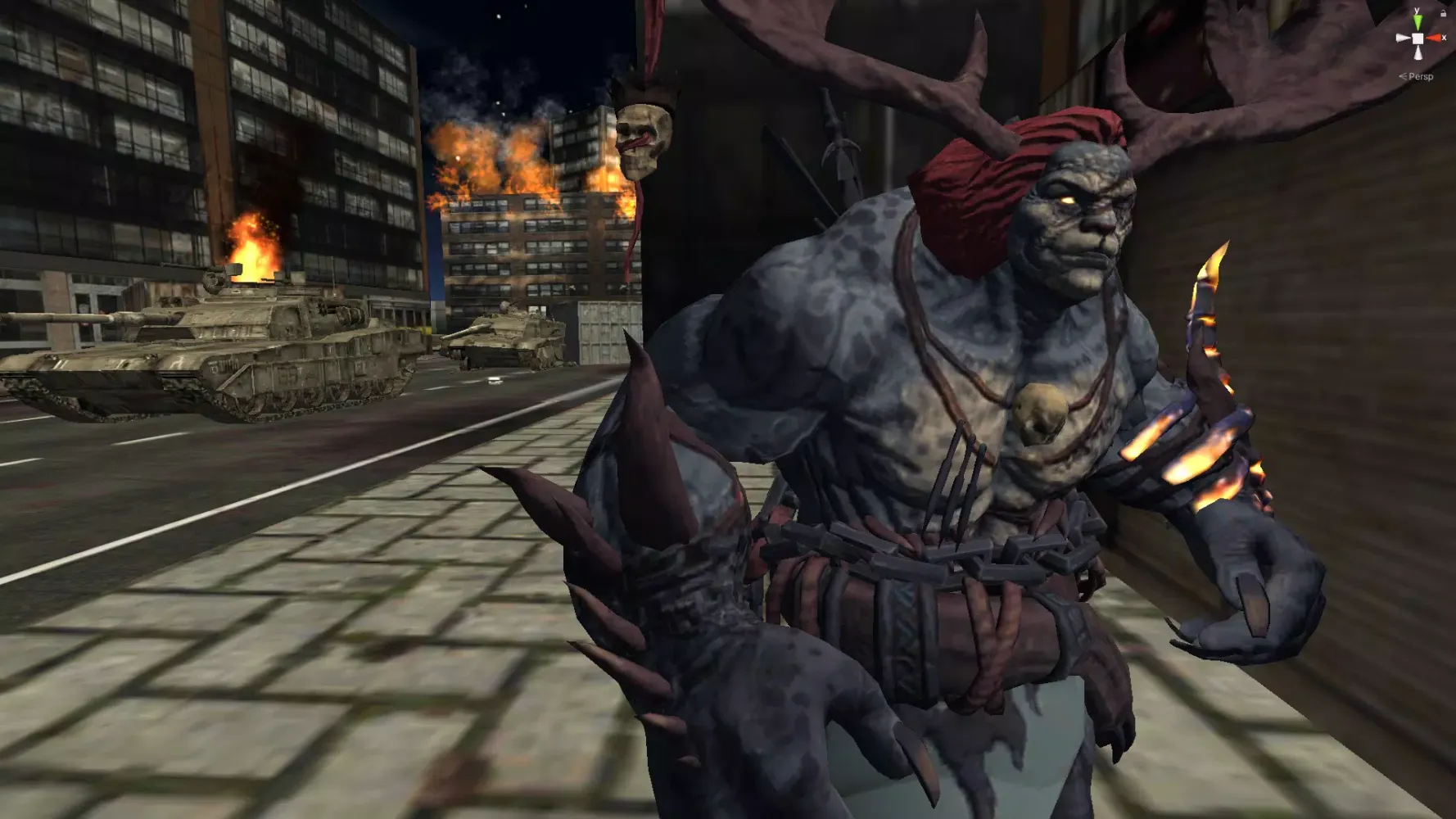The width and height of the screenshot is (1456, 819).
Task: Click the center cube of the orientation gizmo
Action: pyautogui.click(x=1418, y=38)
